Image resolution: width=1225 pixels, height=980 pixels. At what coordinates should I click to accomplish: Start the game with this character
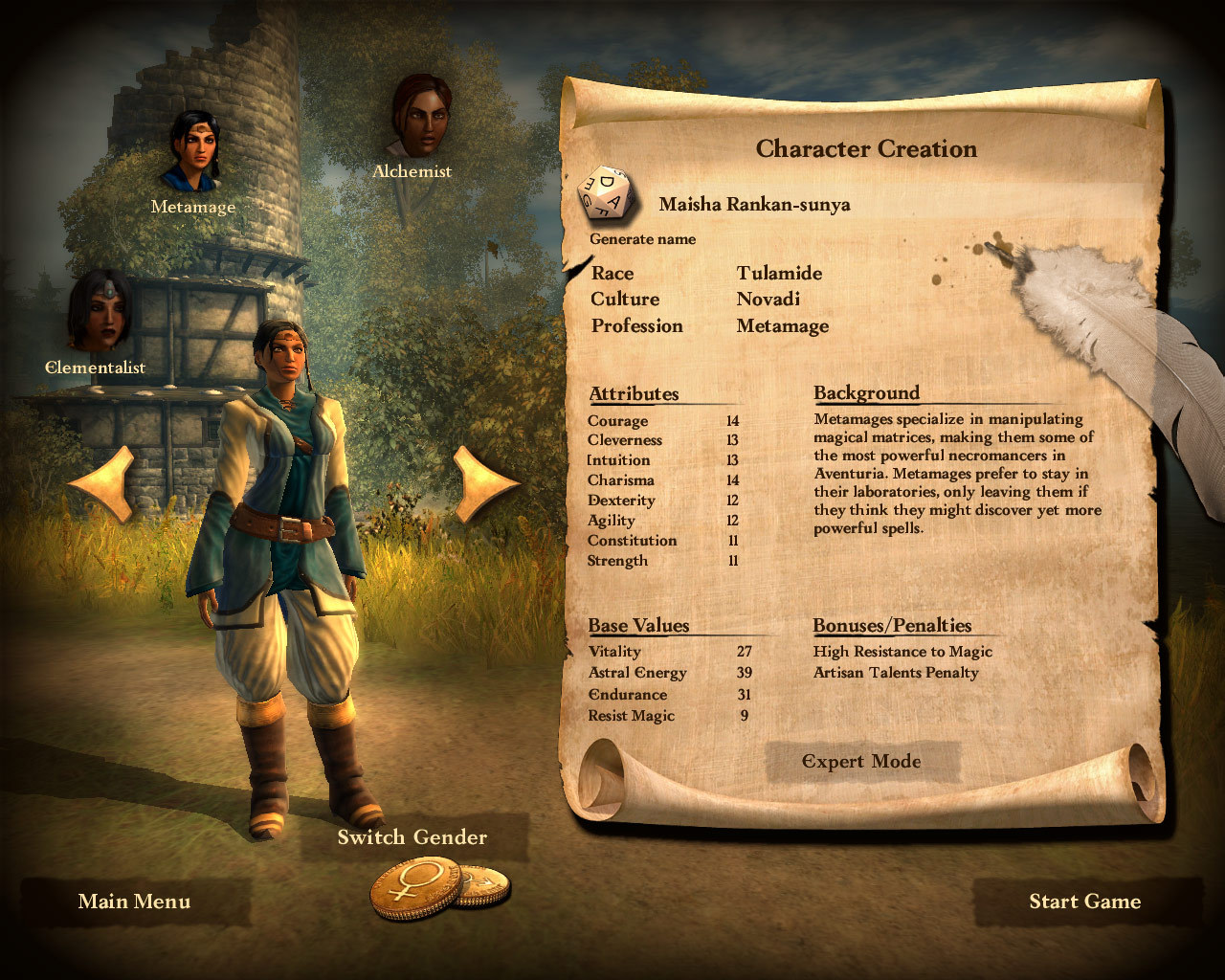pyautogui.click(x=1084, y=902)
